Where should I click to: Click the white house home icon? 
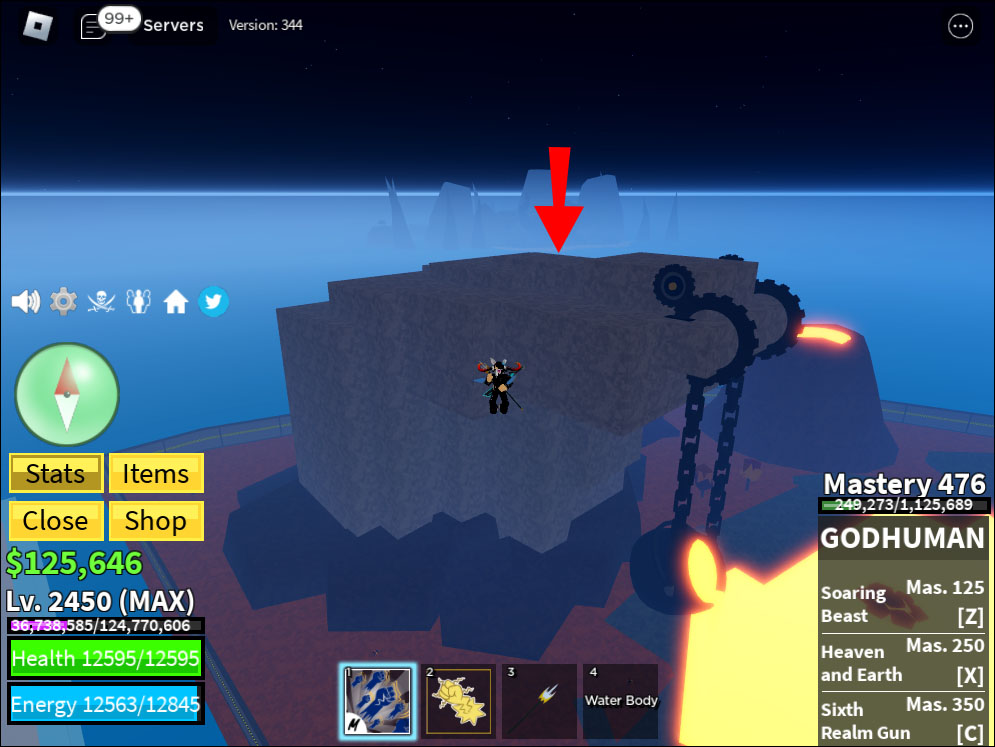tap(176, 301)
